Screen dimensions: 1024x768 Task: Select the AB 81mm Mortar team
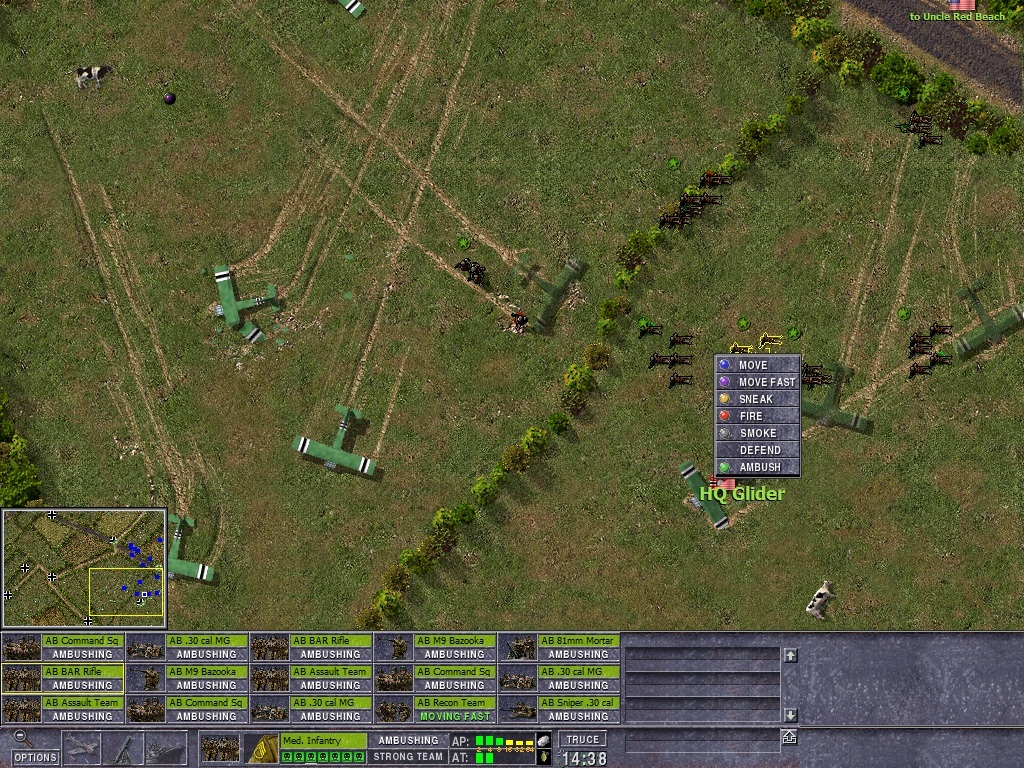coord(559,647)
